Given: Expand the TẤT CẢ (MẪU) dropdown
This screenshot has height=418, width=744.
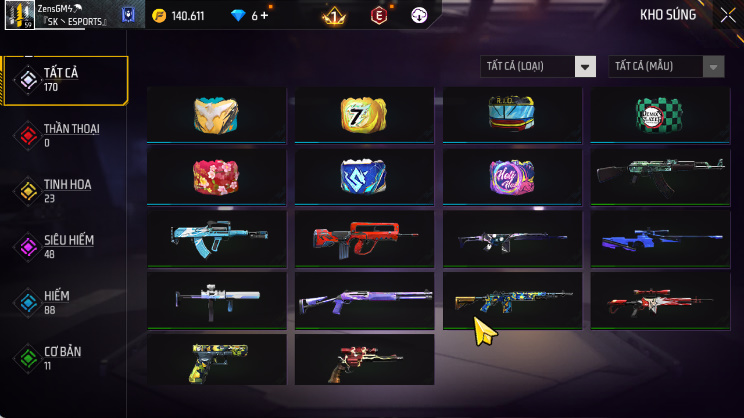Looking at the screenshot, I should tap(666, 66).
